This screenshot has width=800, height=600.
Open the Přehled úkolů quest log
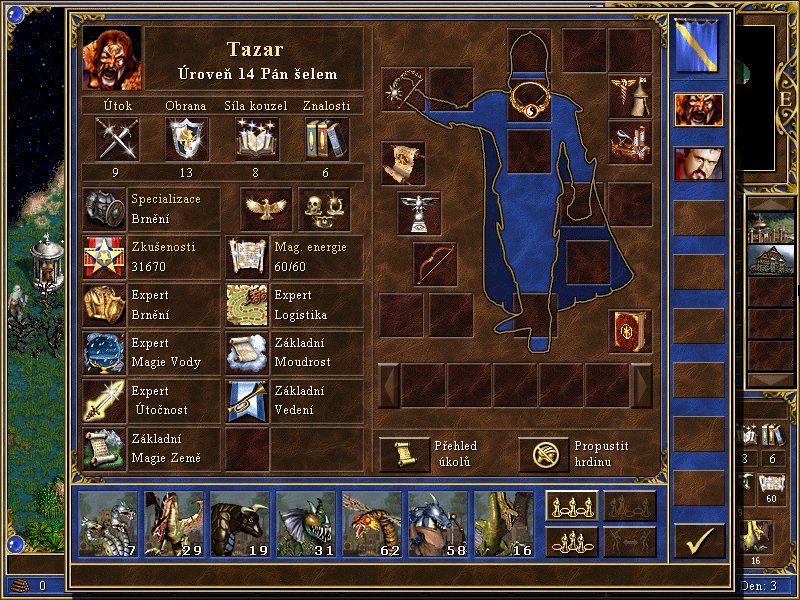point(405,454)
